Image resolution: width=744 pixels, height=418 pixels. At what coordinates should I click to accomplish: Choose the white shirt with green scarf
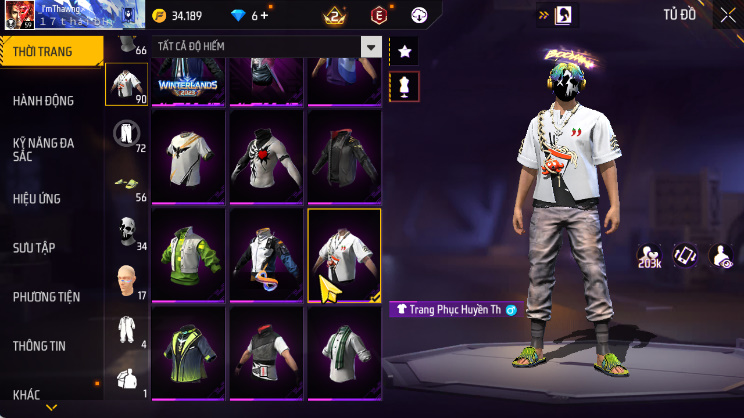tap(344, 351)
